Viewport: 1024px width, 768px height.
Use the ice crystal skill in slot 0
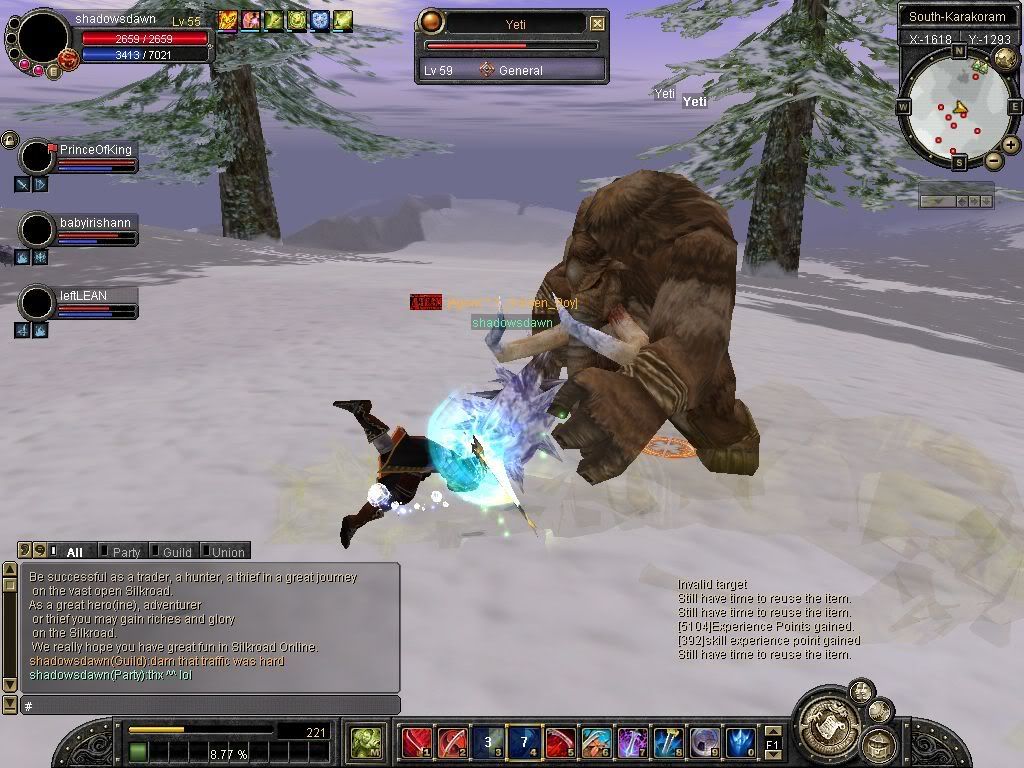(x=740, y=741)
